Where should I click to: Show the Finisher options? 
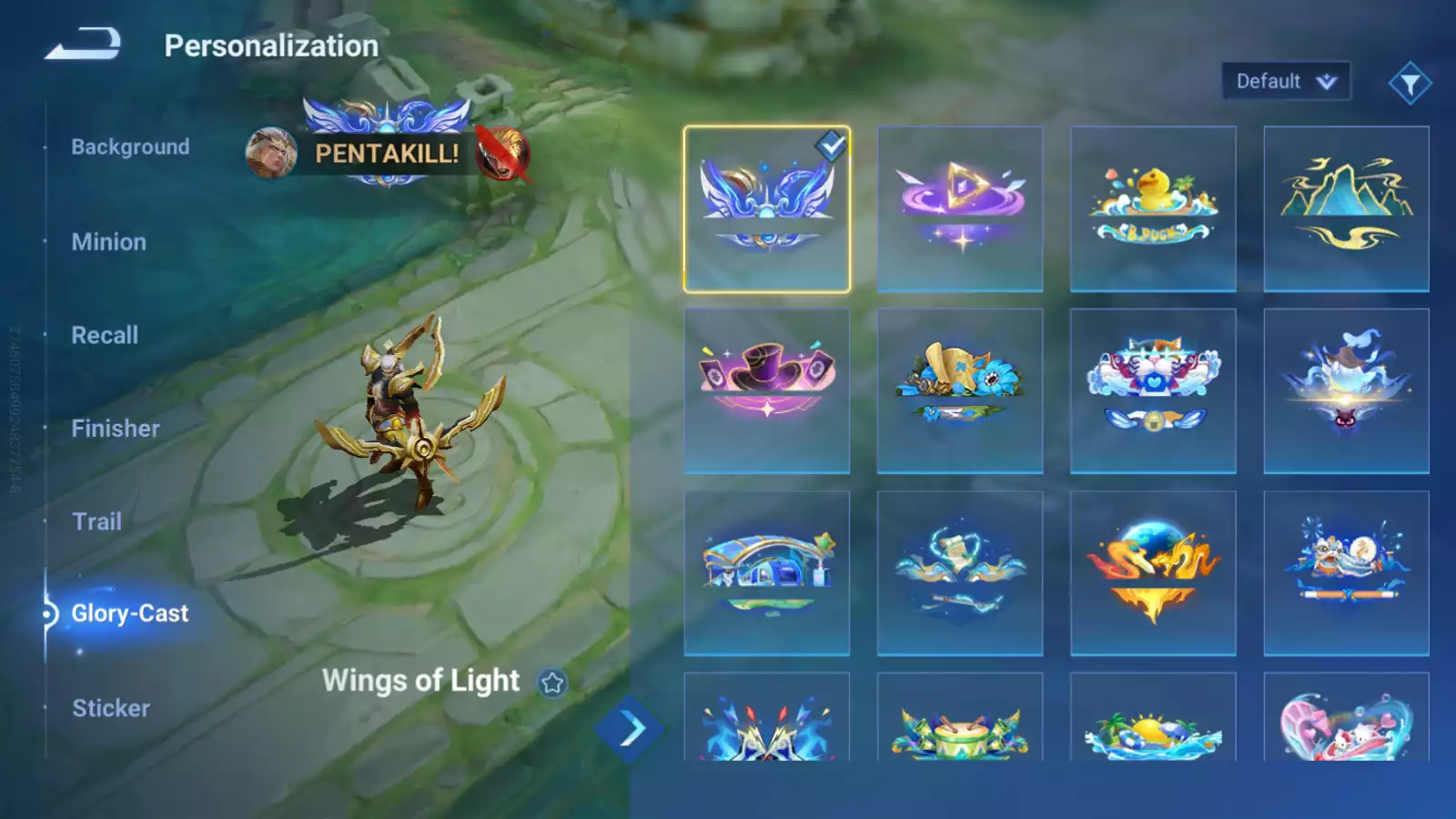pos(116,428)
